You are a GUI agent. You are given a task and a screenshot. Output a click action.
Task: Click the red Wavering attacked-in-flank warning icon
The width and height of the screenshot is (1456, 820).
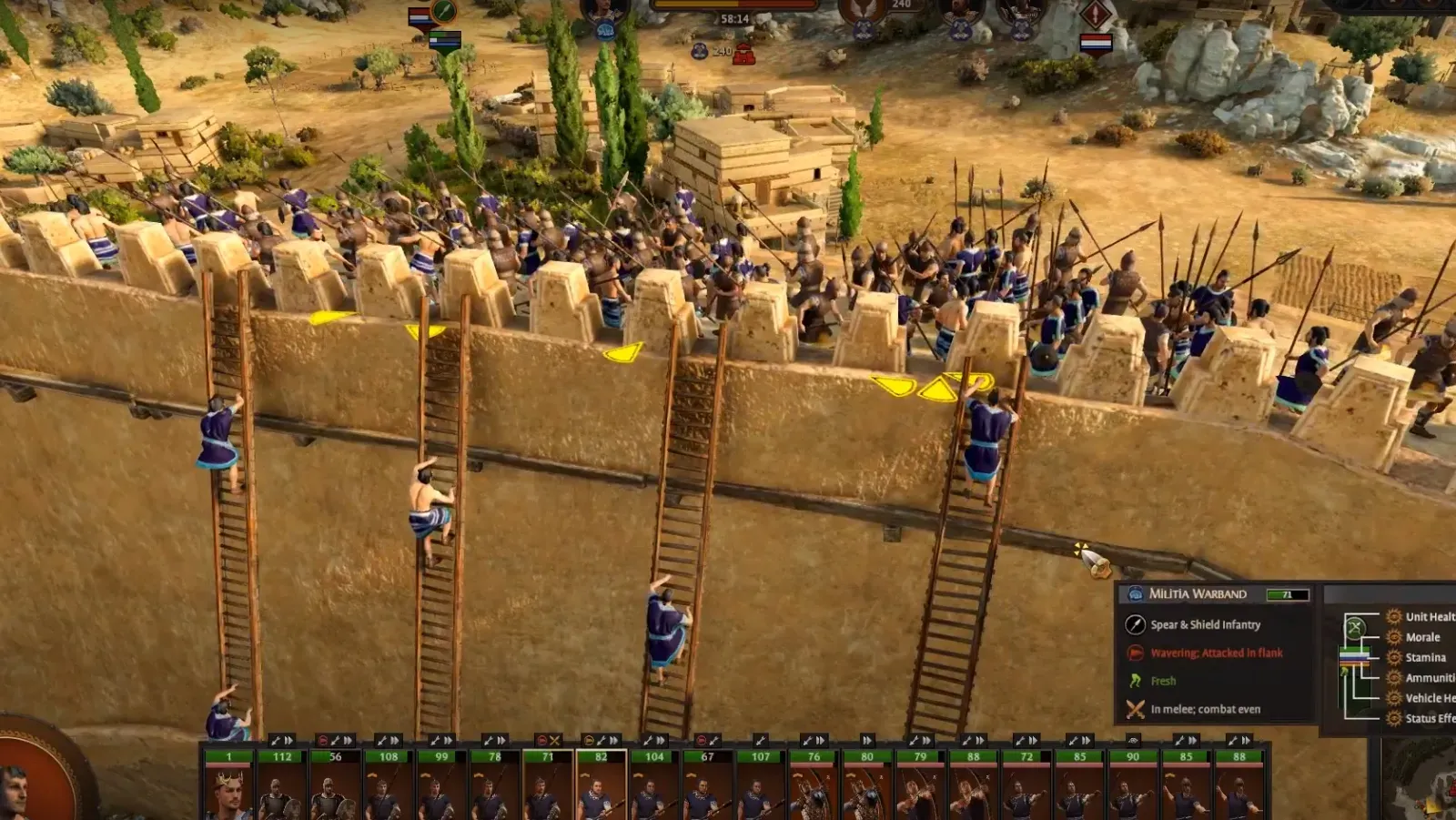[x=1134, y=653]
